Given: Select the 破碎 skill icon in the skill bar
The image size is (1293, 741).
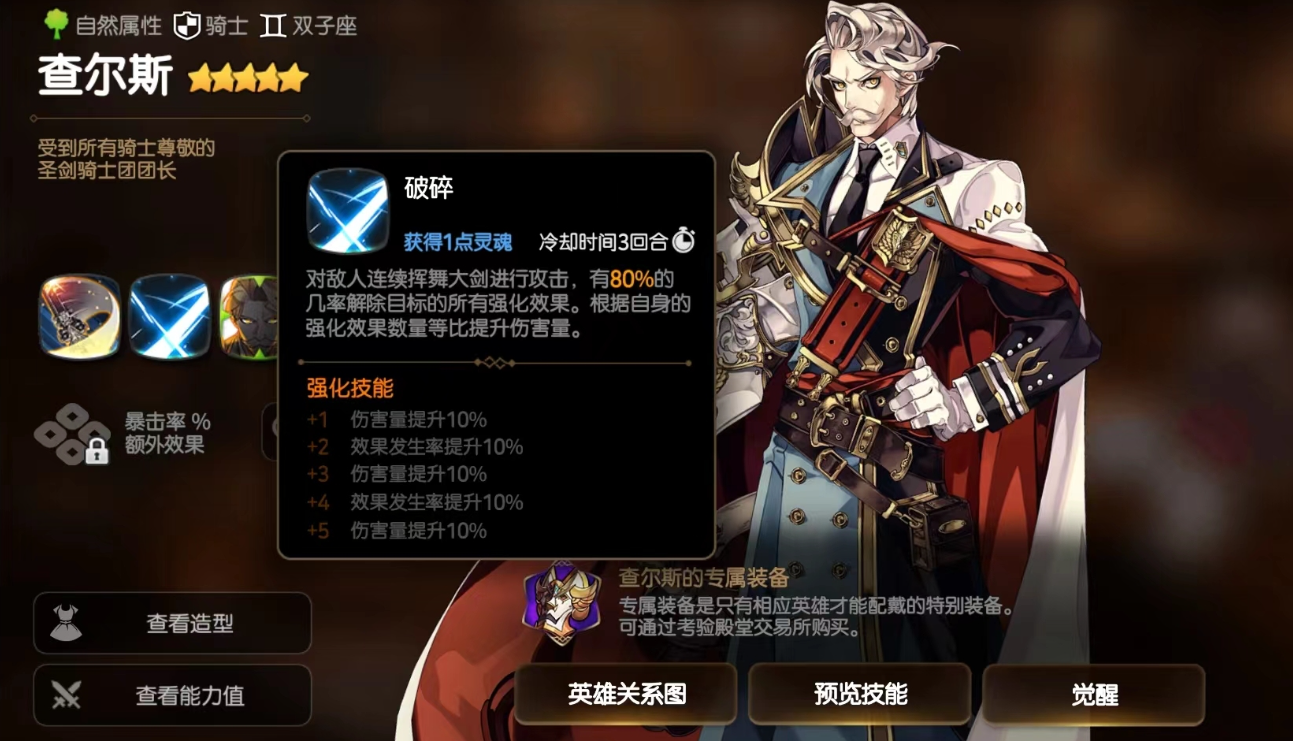Looking at the screenshot, I should (170, 316).
